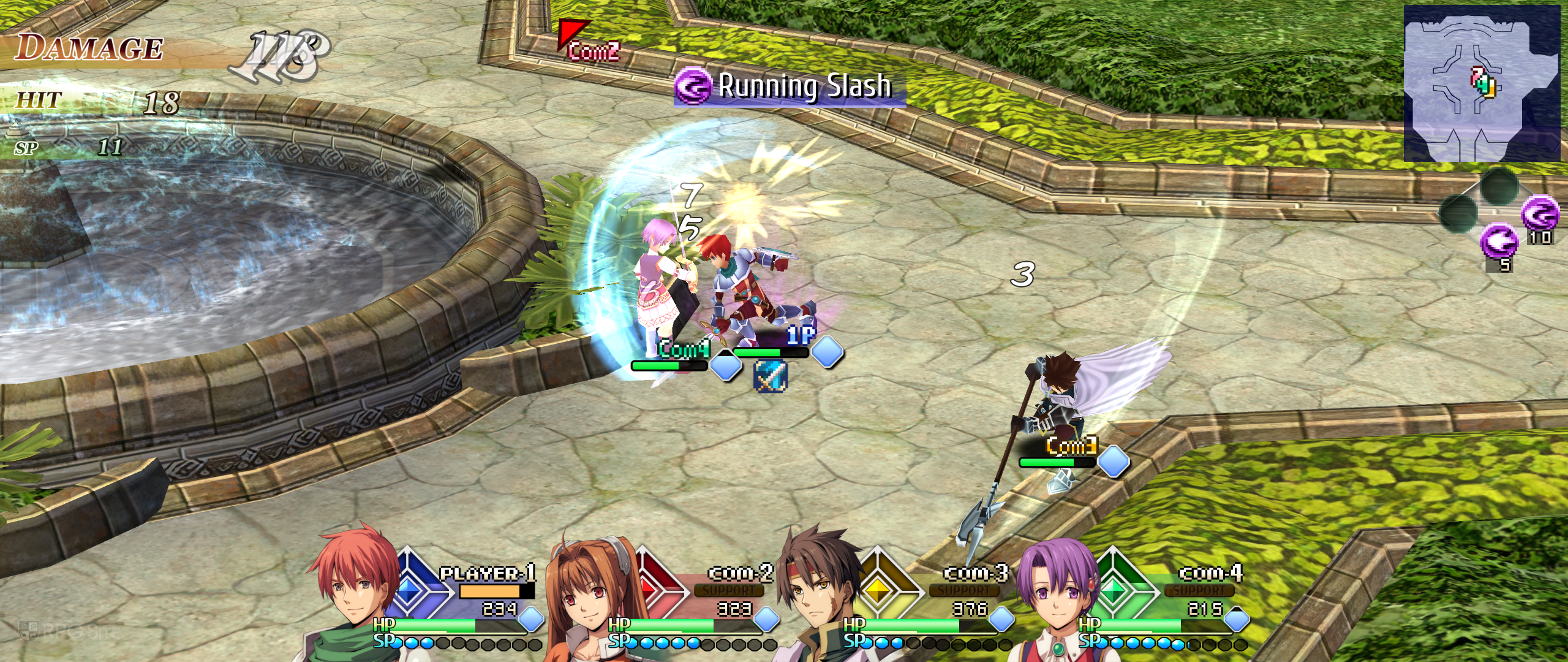Viewport: 1568px width, 662px height.
Task: Click the sword buff icon under 1P
Action: click(x=769, y=375)
